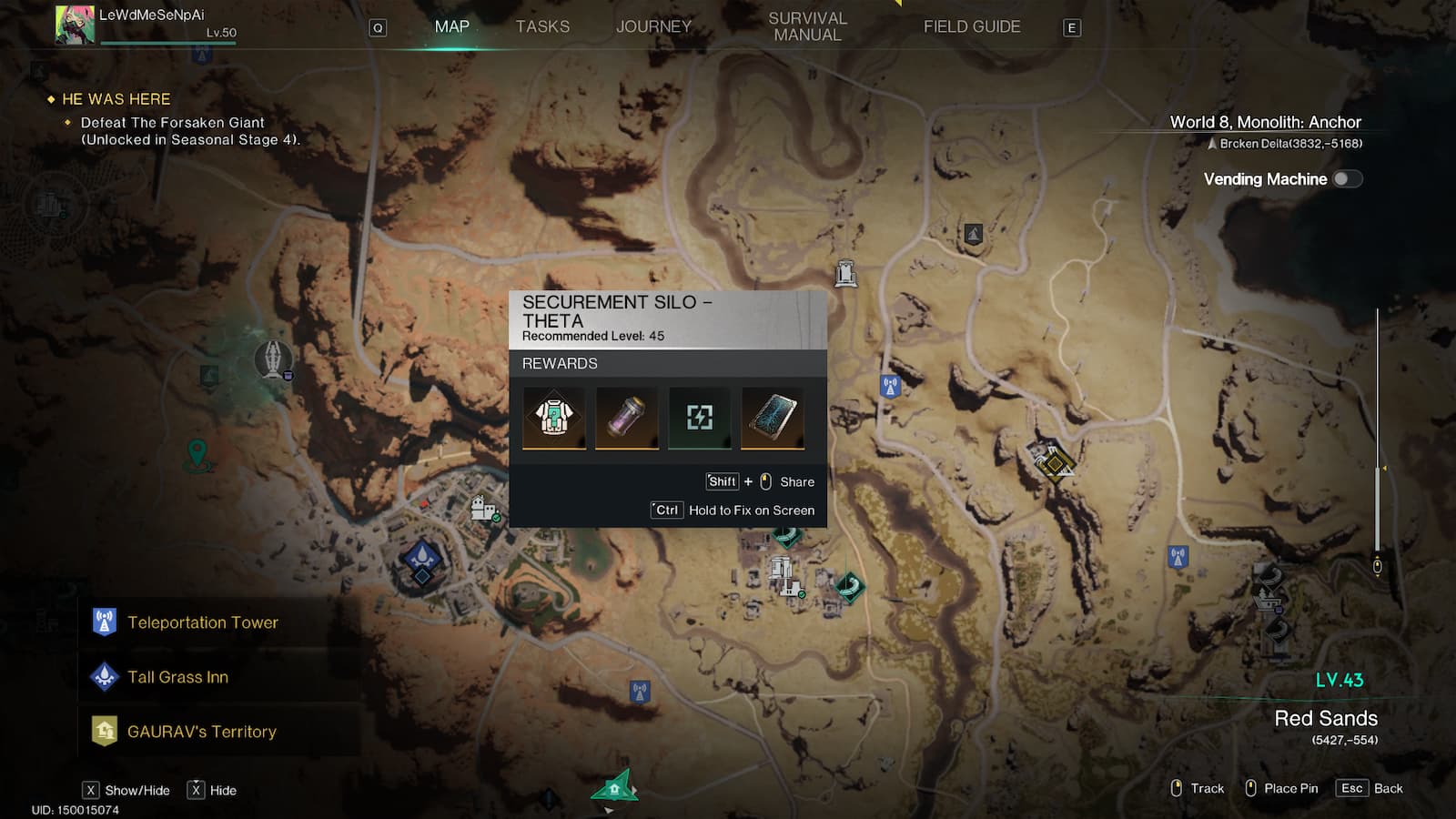The height and width of the screenshot is (819, 1456).
Task: Select the Survival Manual tab
Action: (807, 27)
